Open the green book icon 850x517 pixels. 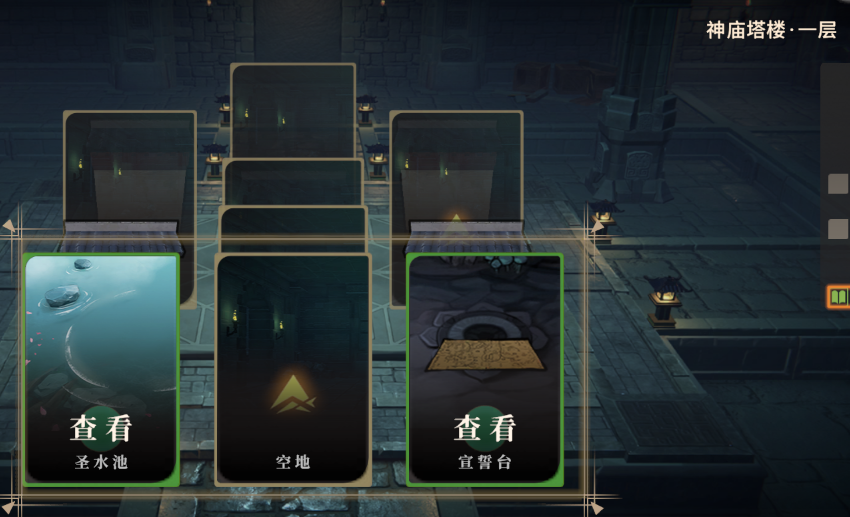838,297
